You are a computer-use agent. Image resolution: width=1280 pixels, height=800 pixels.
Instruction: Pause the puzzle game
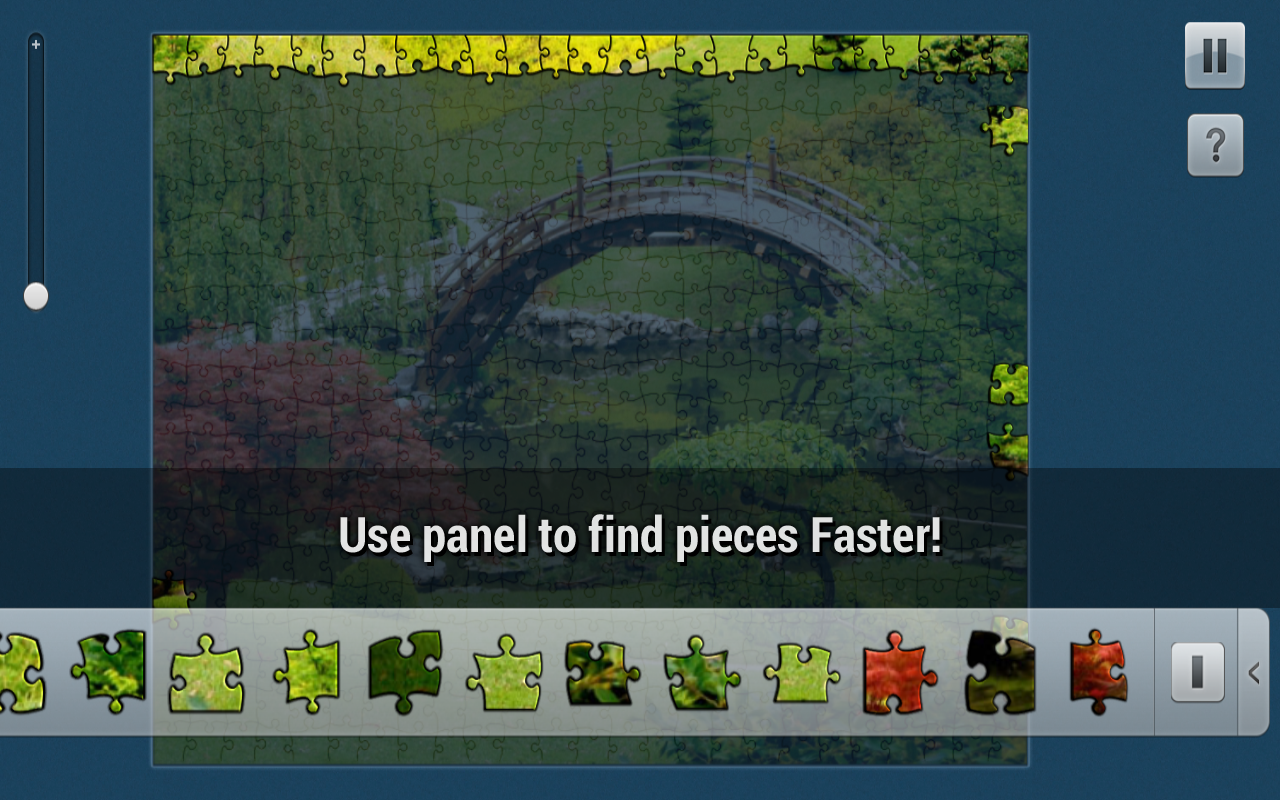(x=1214, y=54)
